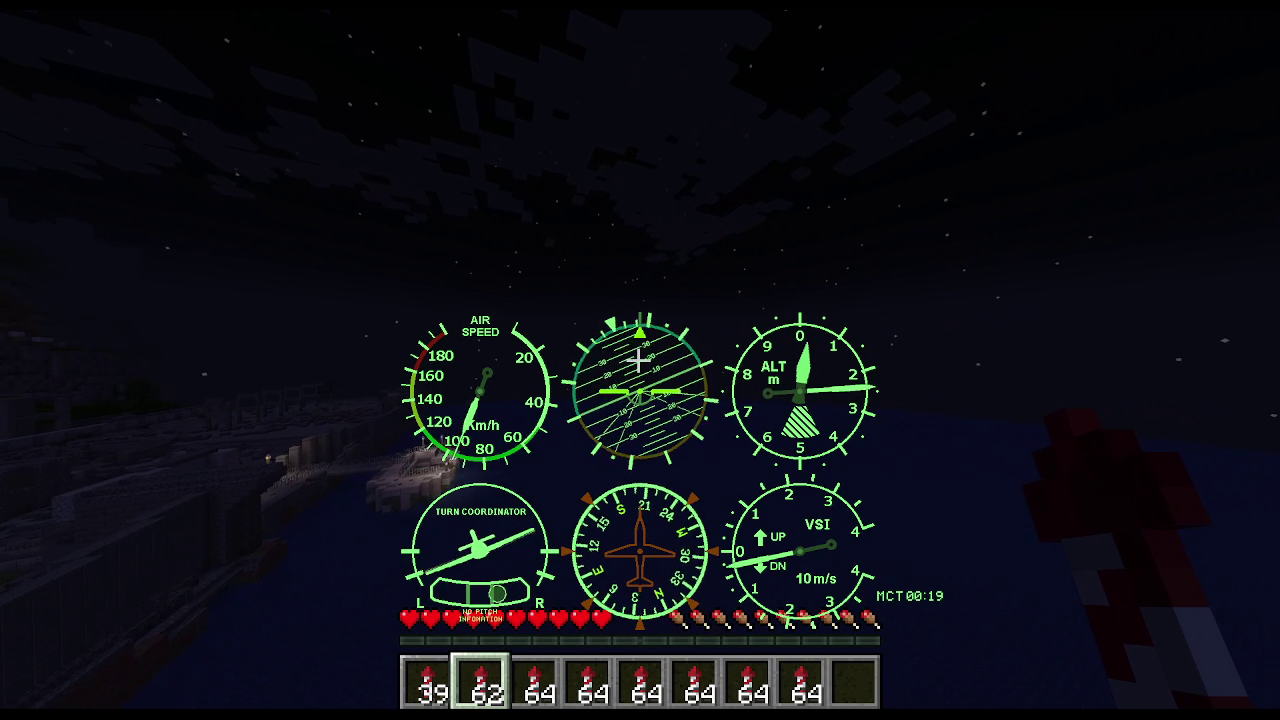This screenshot has height=720, width=1280.
Task: Click the UP arrow on the VSI
Action: click(x=762, y=535)
